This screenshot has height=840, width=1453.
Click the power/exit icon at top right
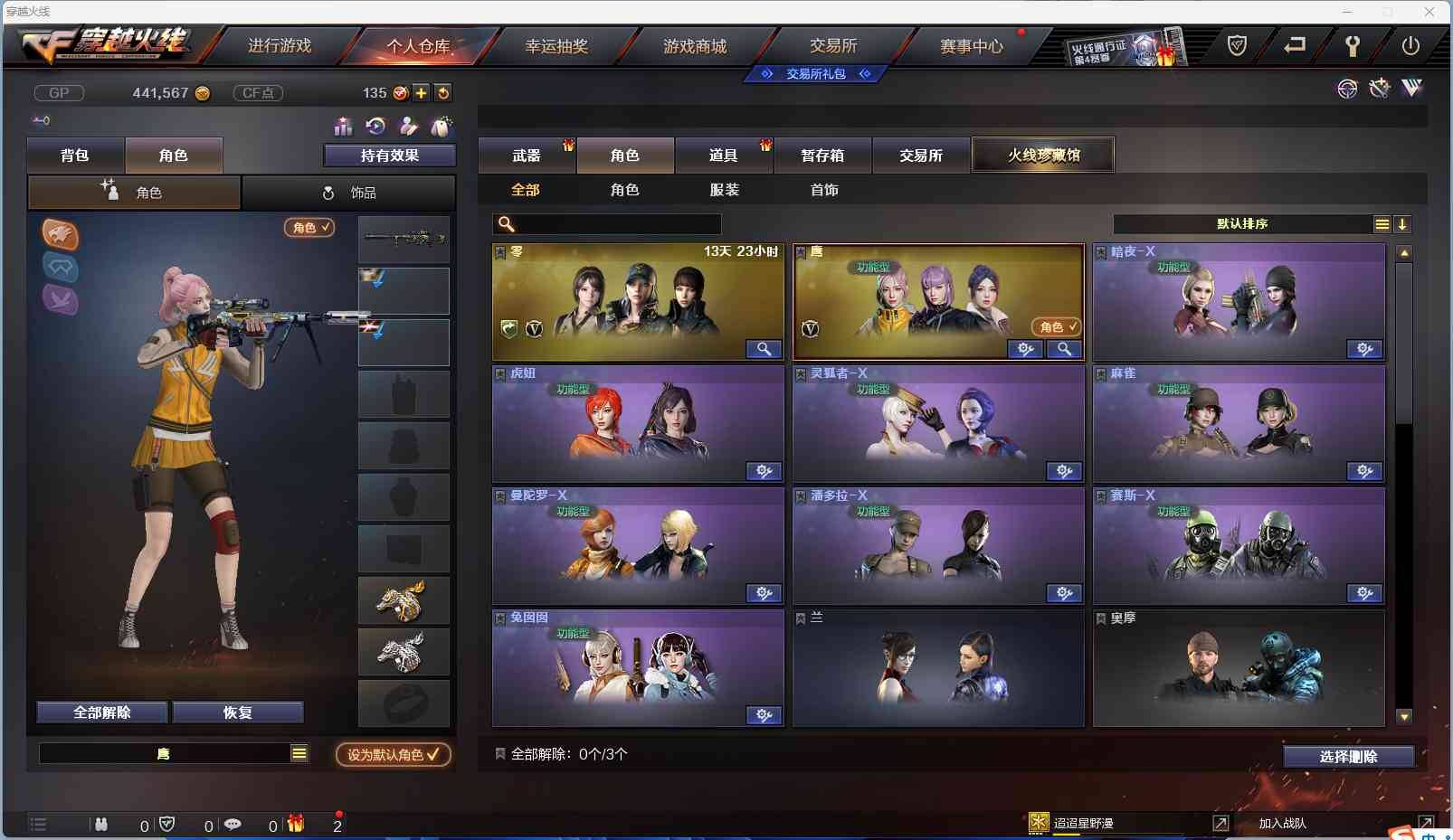[1411, 44]
